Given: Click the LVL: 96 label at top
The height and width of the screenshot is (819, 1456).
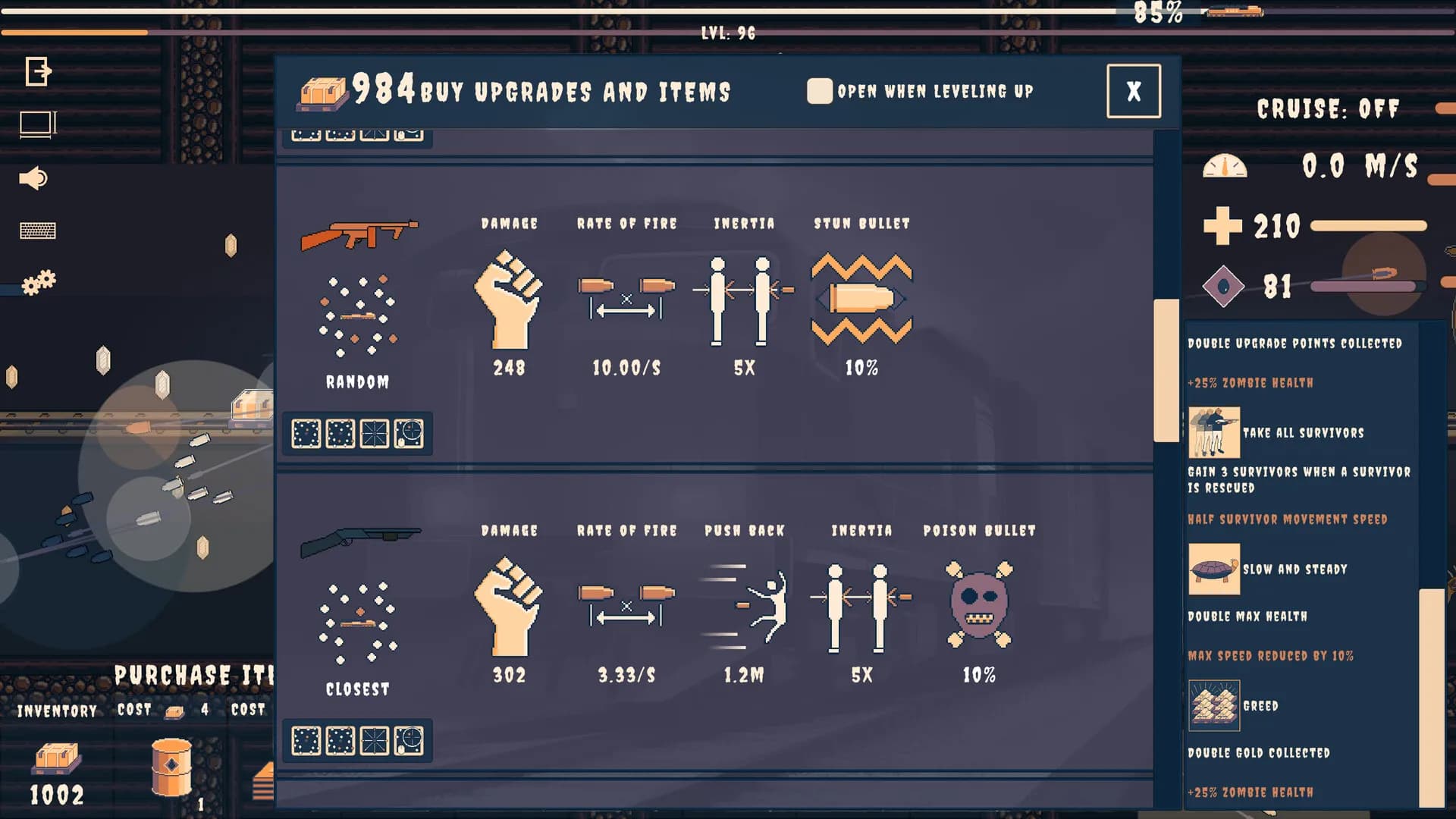Looking at the screenshot, I should point(727,33).
